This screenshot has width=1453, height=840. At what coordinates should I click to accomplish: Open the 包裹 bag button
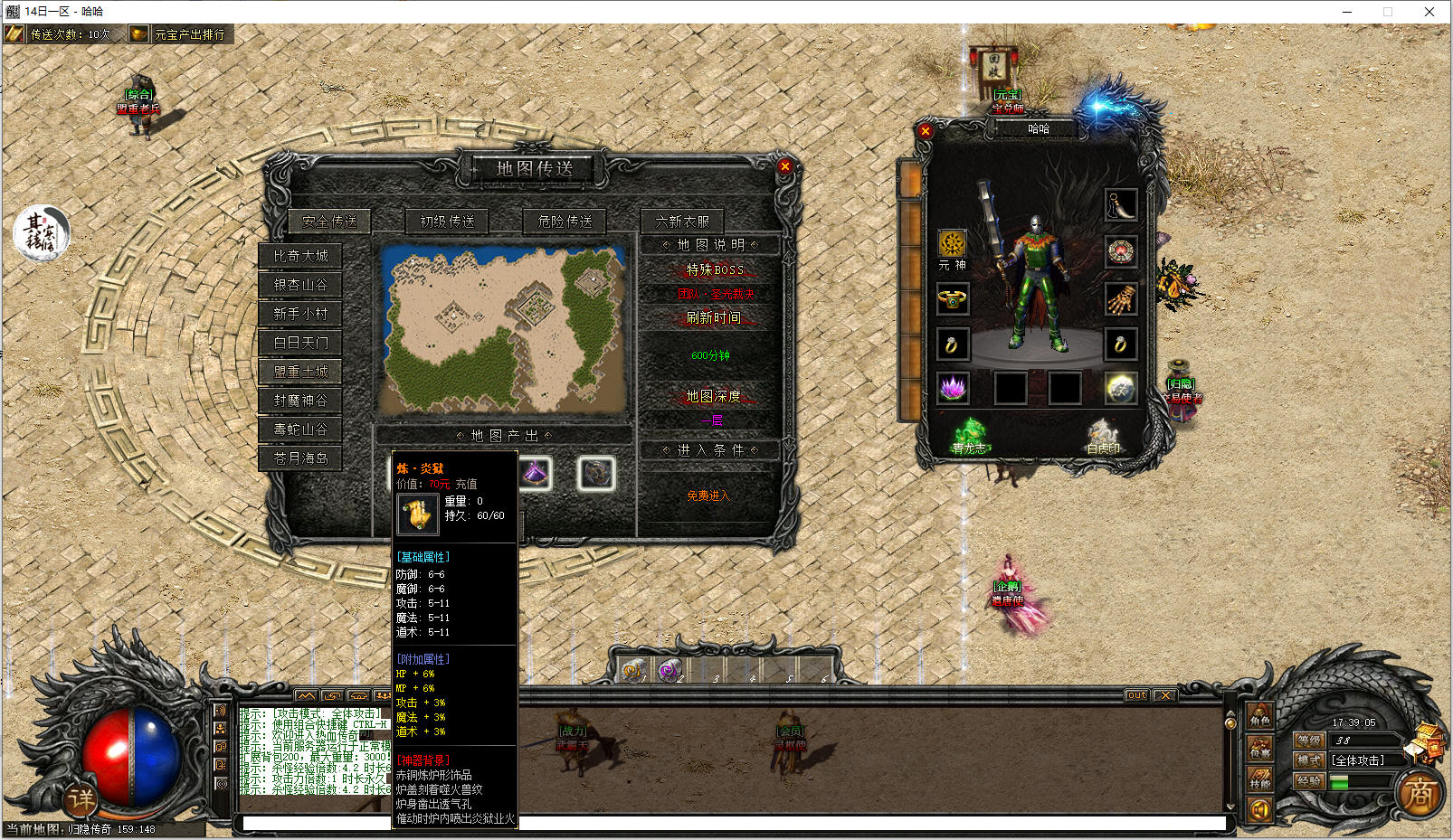1260,748
